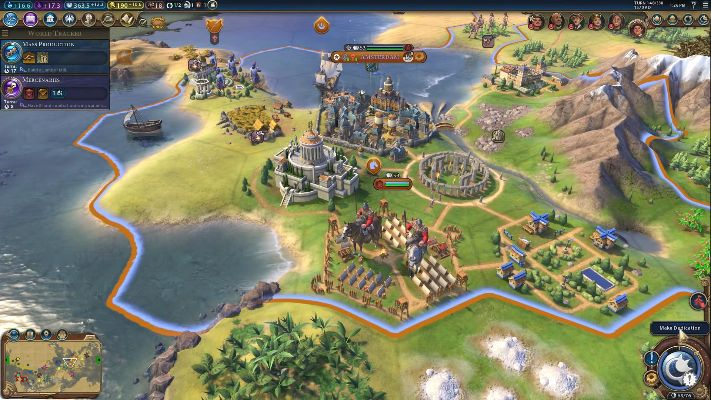Dismiss the notification above Make Dedication
Image resolution: width=711 pixels, height=400 pixels.
(699, 301)
